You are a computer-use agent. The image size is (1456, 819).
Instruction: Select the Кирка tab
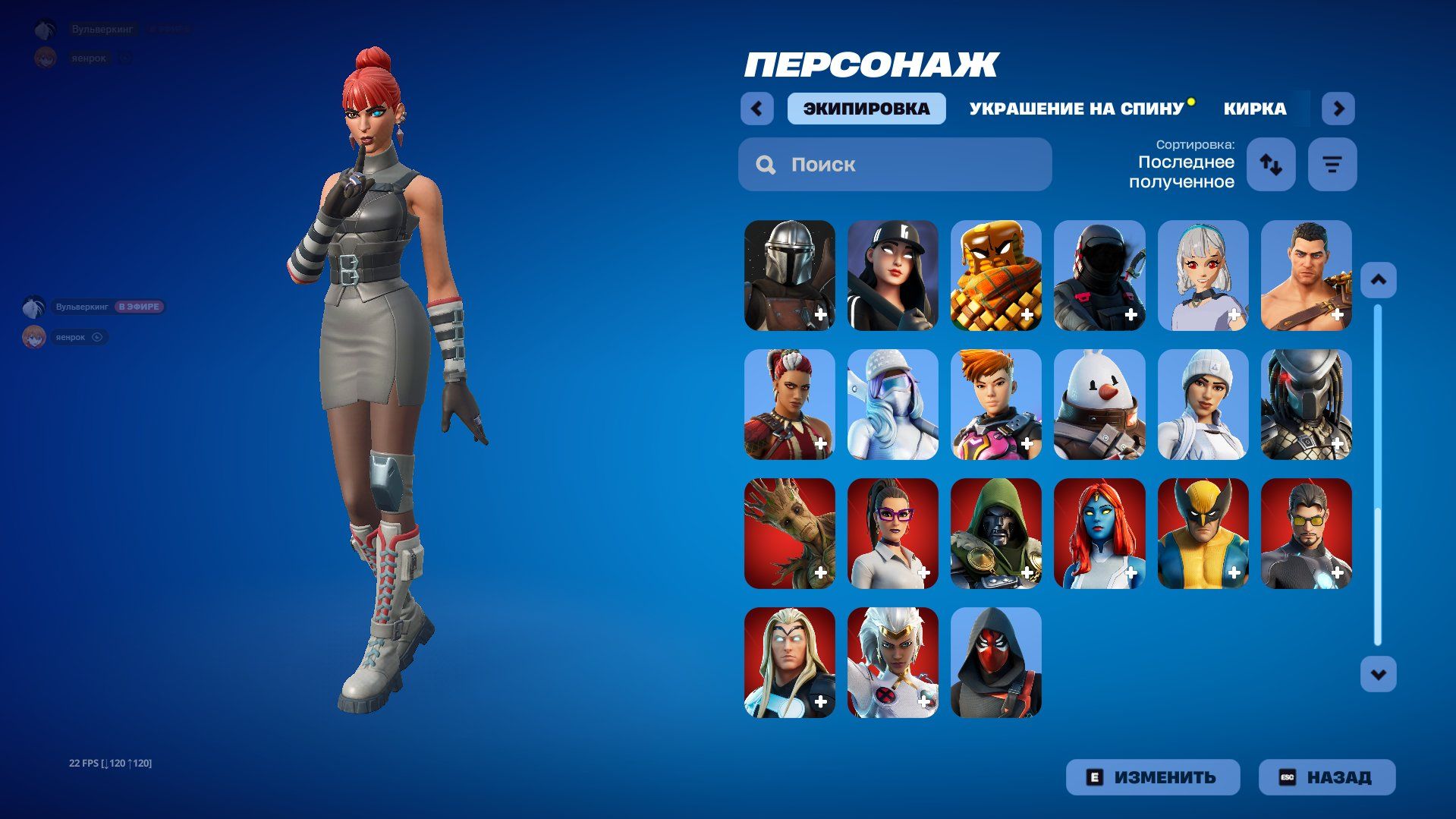tap(1255, 109)
